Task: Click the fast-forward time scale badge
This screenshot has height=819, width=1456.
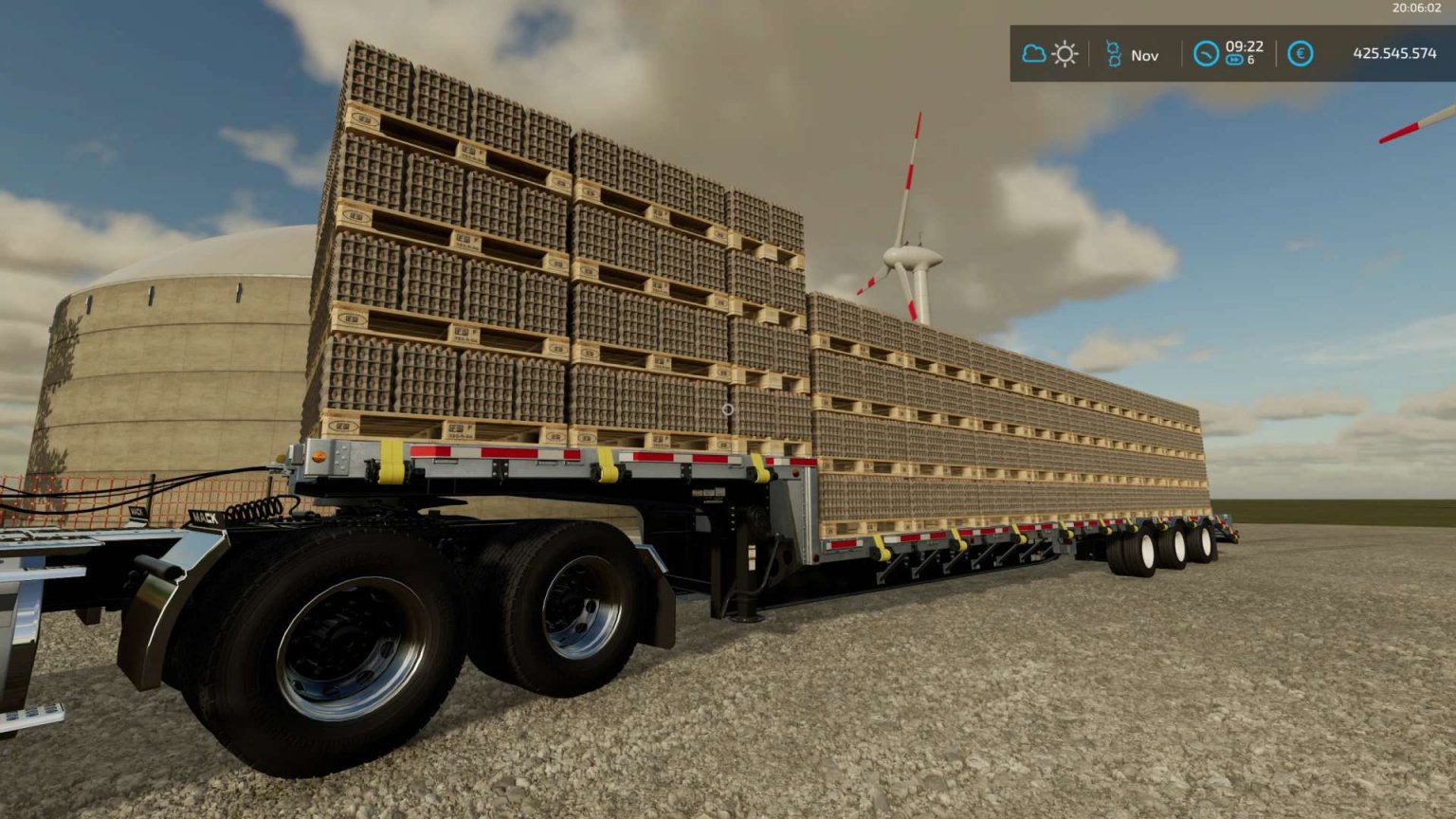Action: click(x=1234, y=59)
